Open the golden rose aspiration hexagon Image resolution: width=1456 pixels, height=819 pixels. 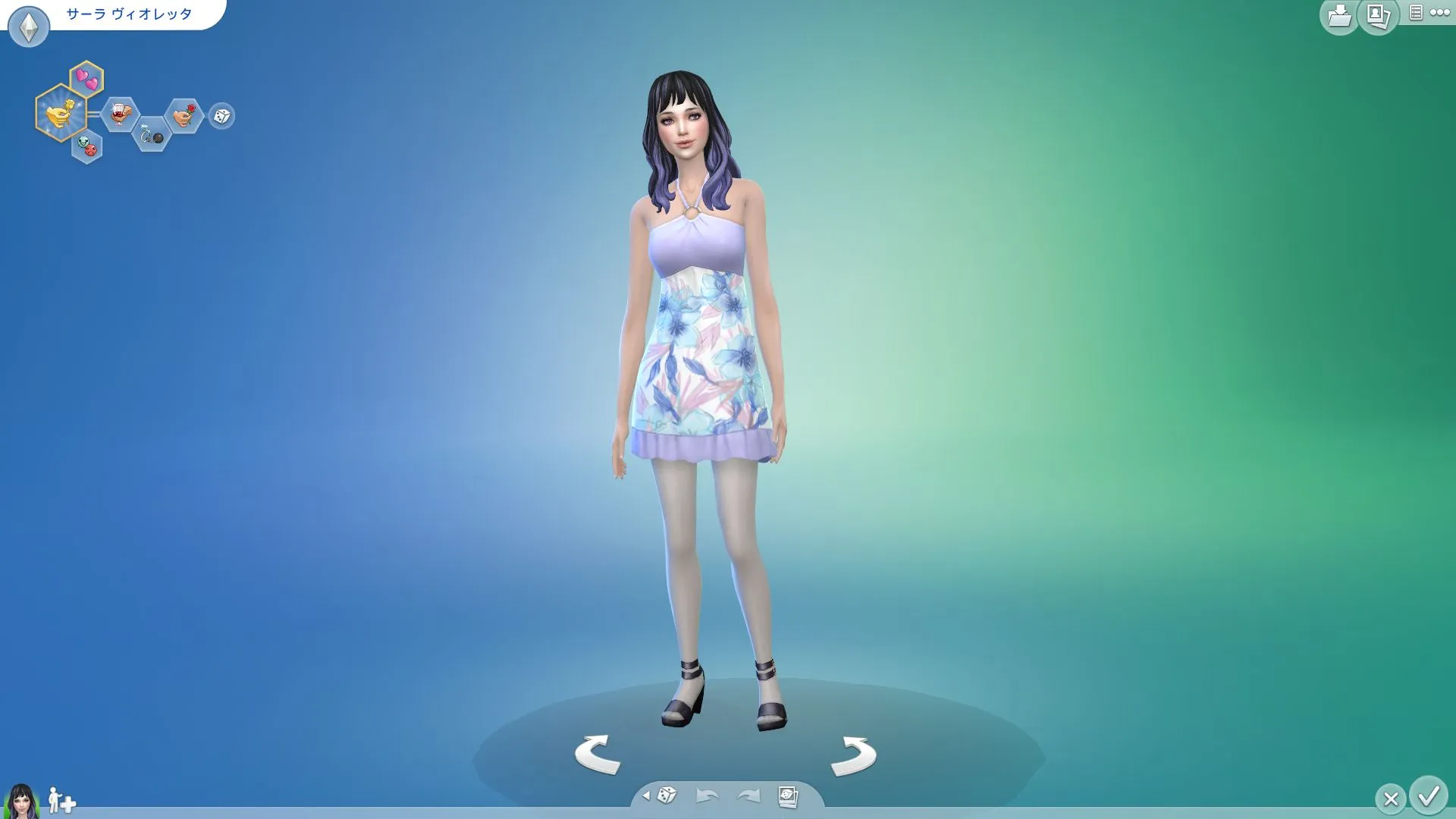click(60, 114)
